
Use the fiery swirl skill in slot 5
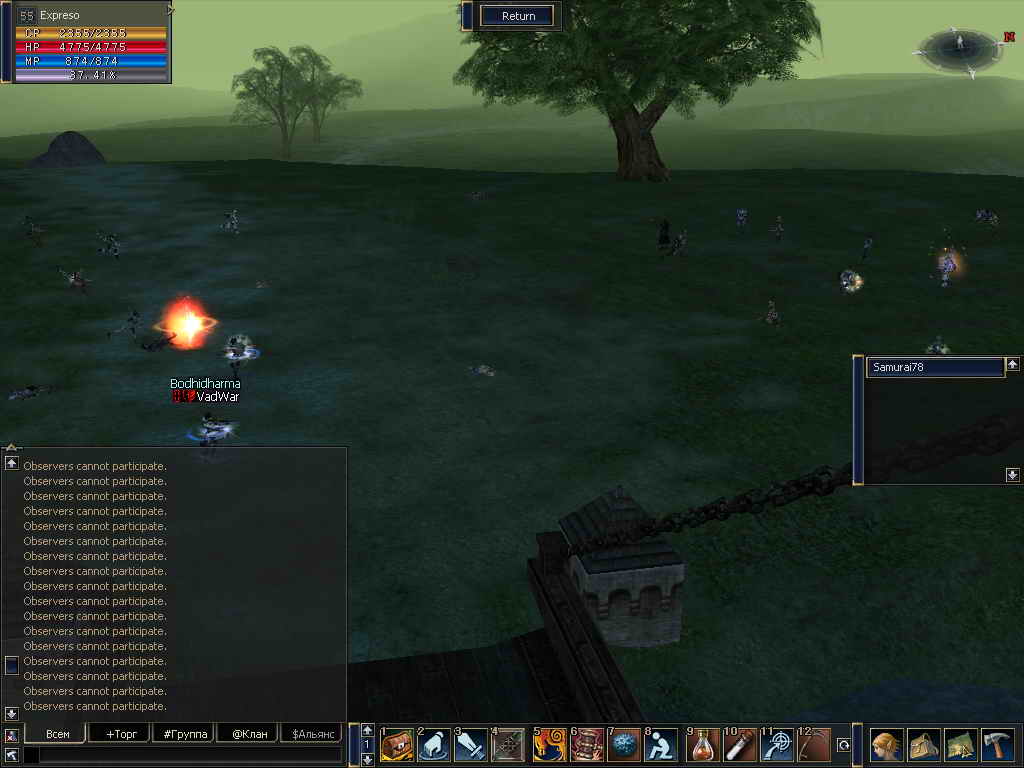pyautogui.click(x=550, y=745)
